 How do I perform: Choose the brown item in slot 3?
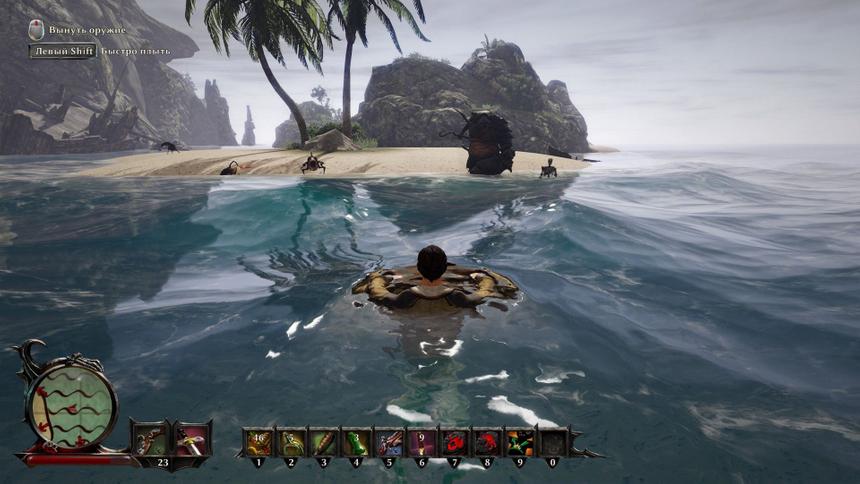323,442
